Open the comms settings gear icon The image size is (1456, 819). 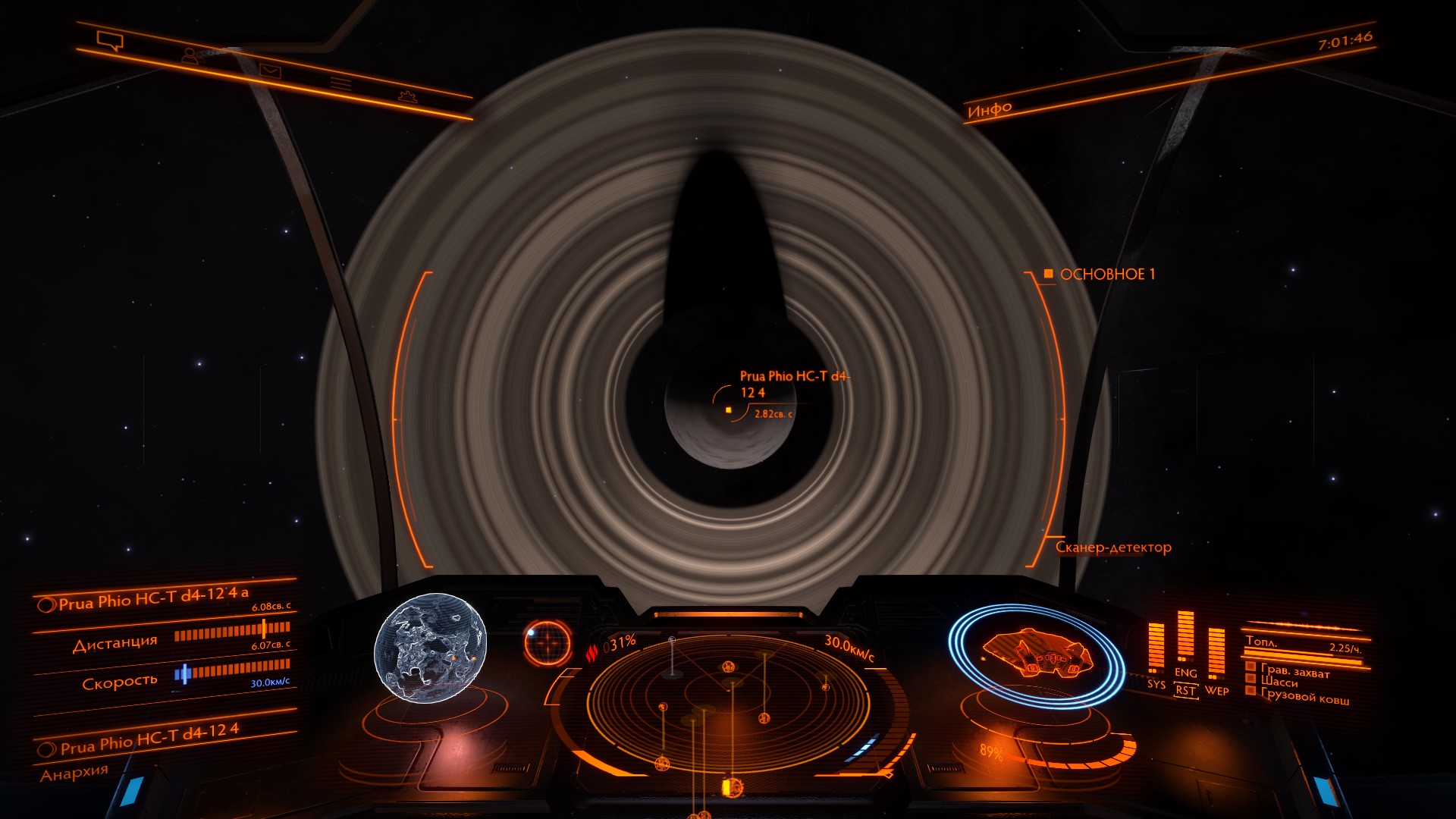tap(407, 96)
